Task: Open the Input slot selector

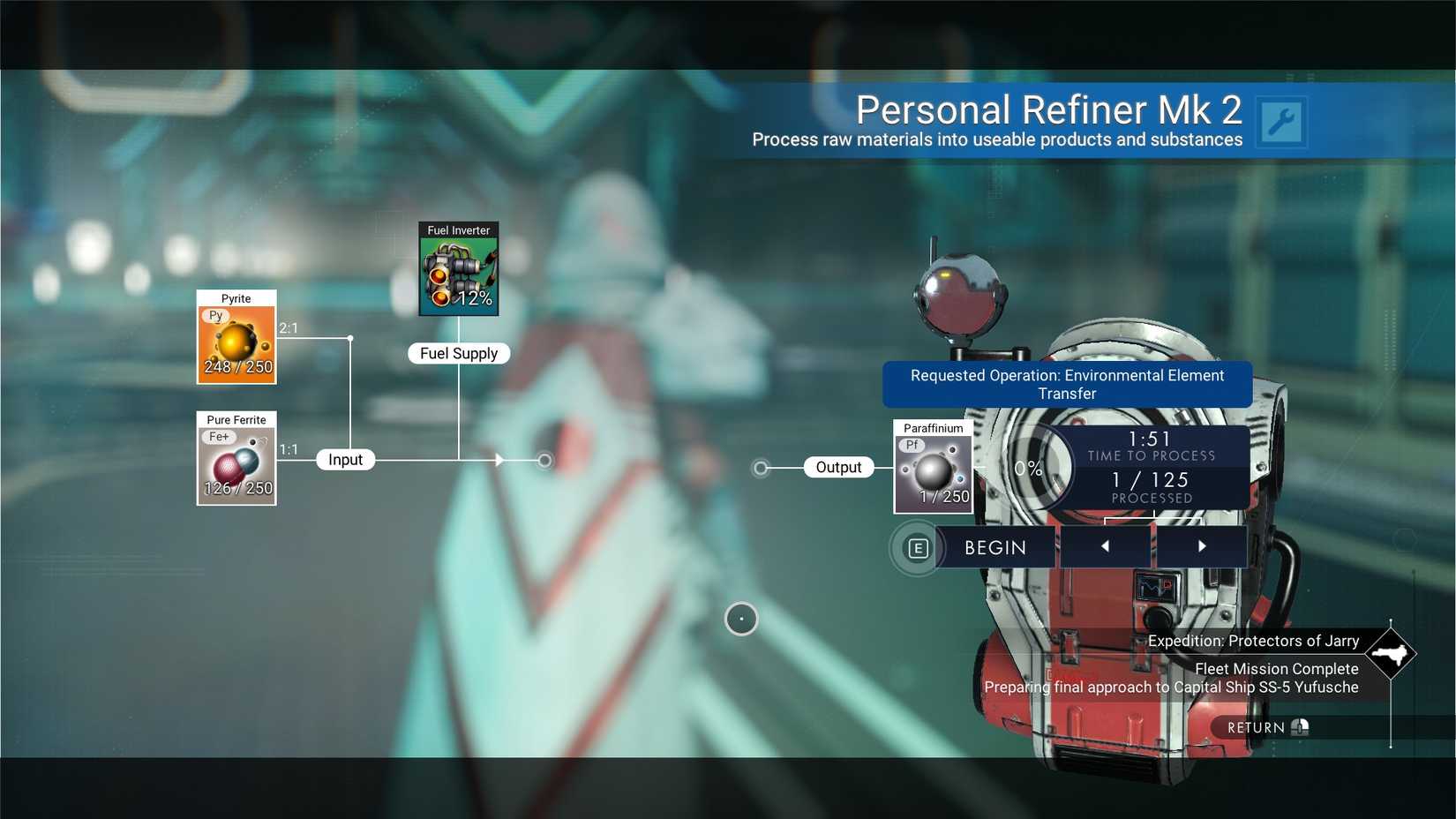Action: (344, 459)
